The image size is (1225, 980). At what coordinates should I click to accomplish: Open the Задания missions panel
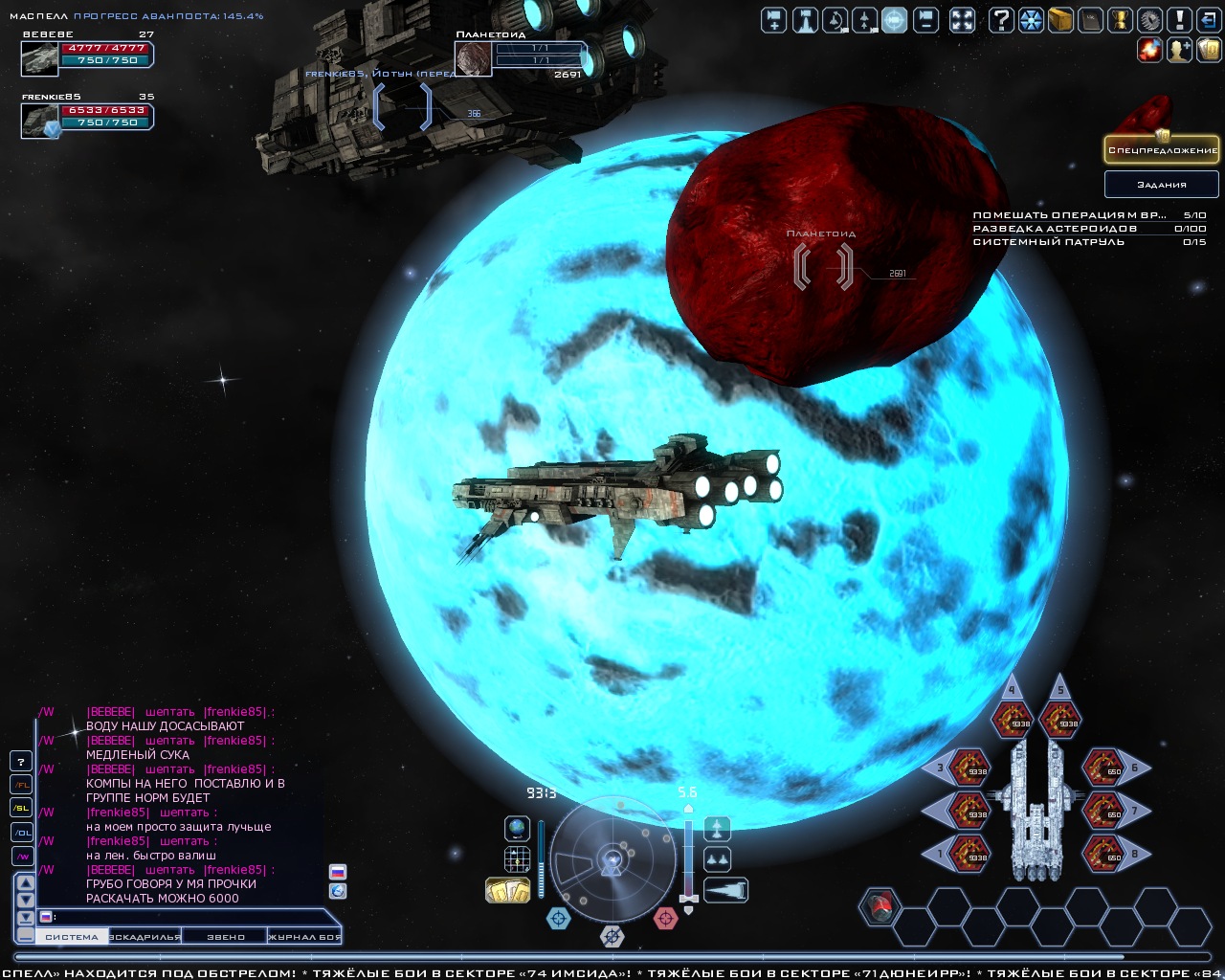[x=1162, y=184]
